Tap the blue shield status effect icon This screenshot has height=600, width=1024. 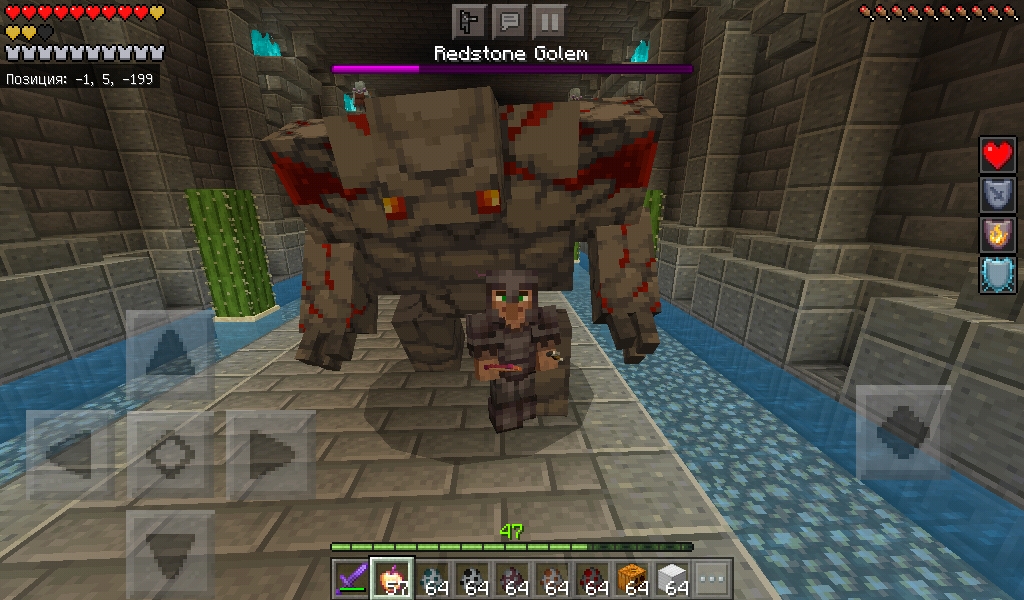coord(997,276)
